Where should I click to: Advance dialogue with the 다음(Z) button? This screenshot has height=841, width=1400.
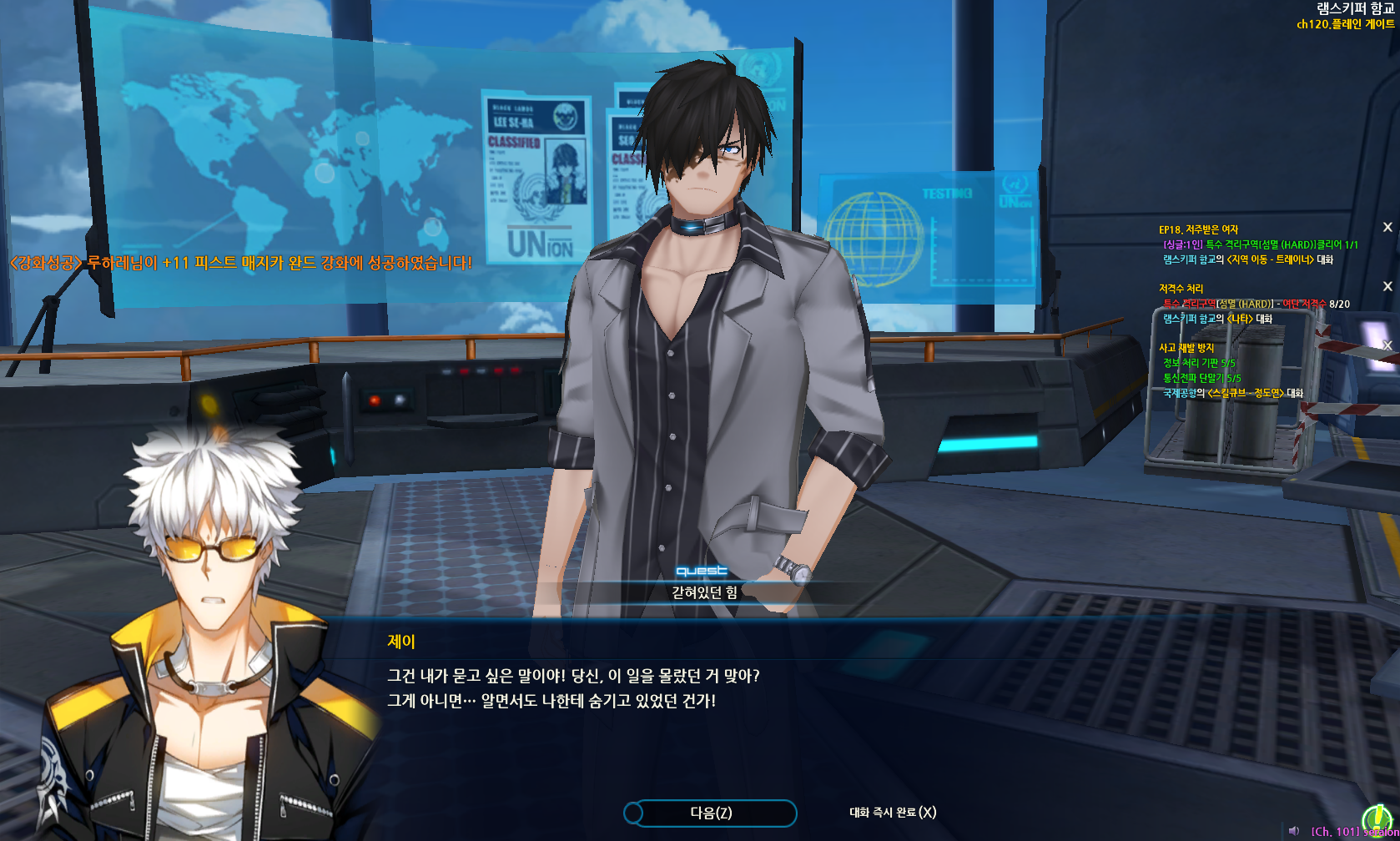pyautogui.click(x=710, y=813)
